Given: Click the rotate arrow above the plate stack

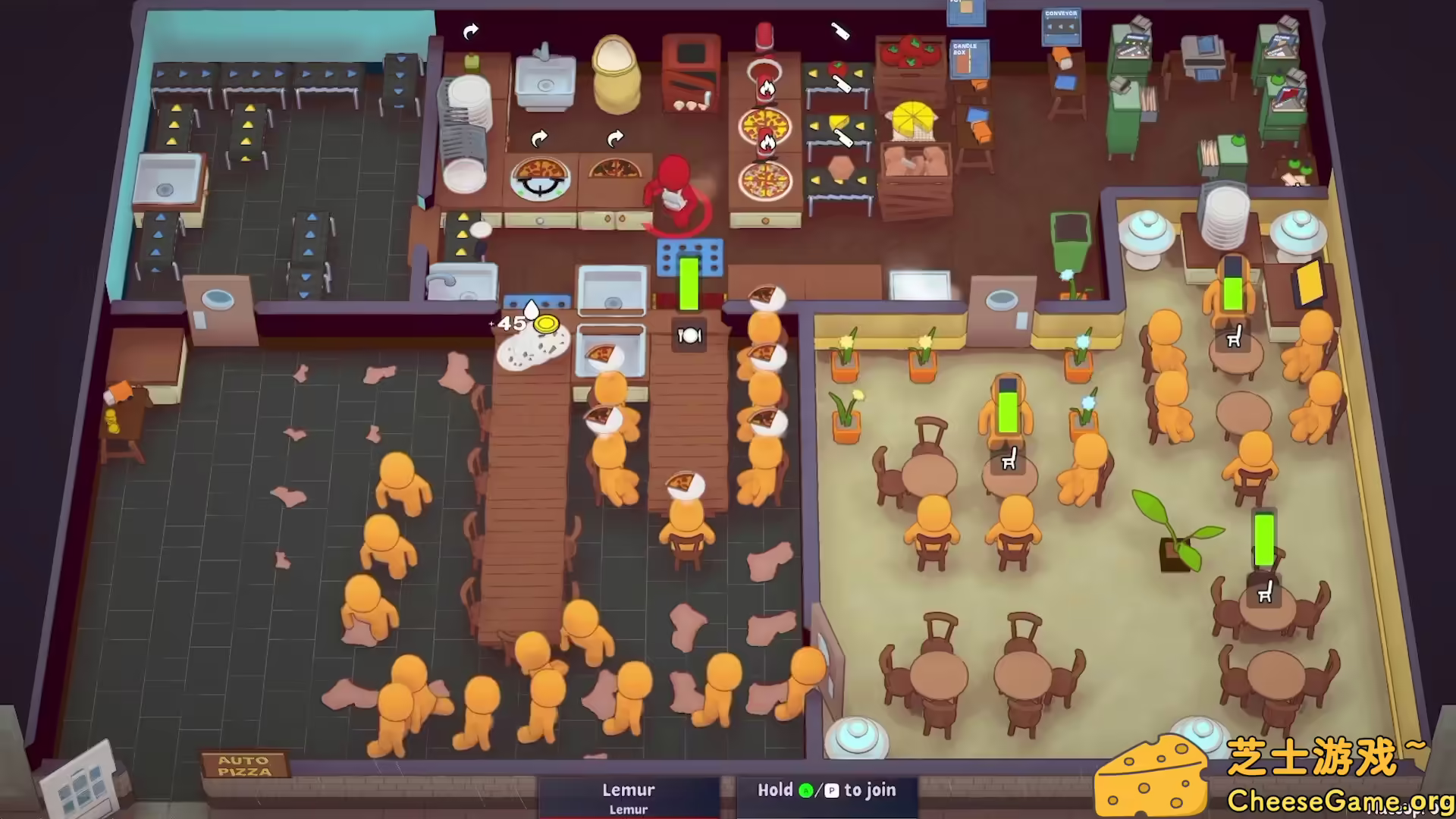Looking at the screenshot, I should 470,30.
